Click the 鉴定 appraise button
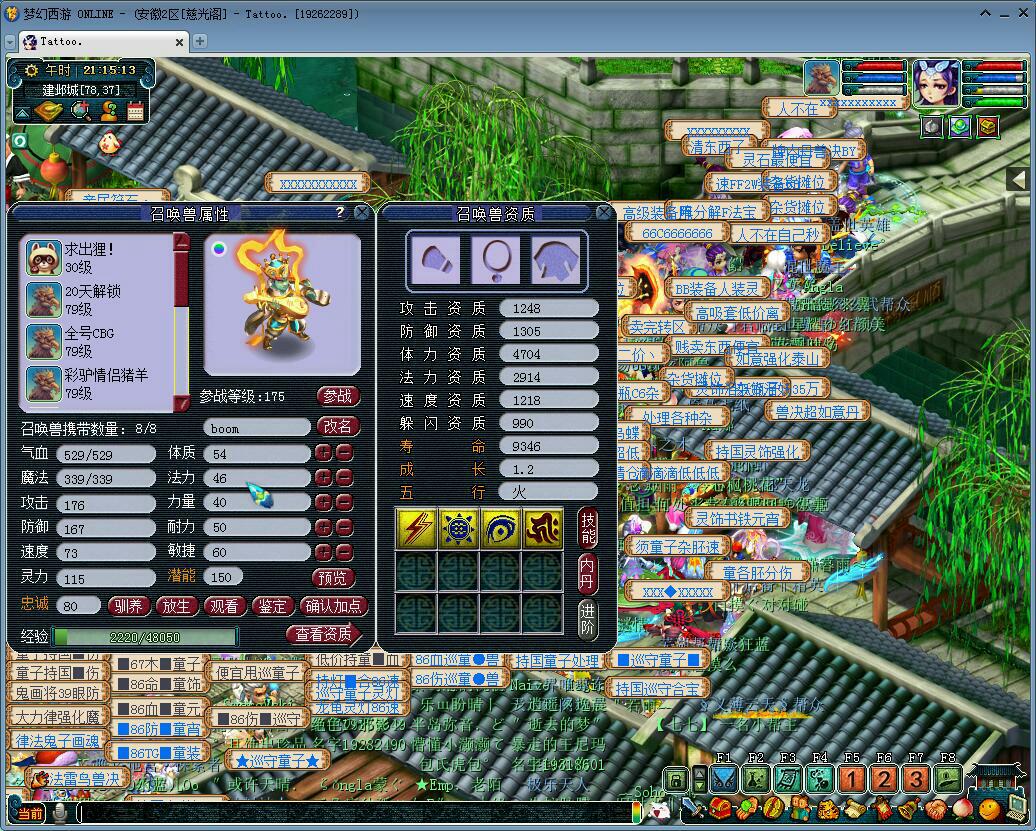This screenshot has height=831, width=1036. click(273, 606)
